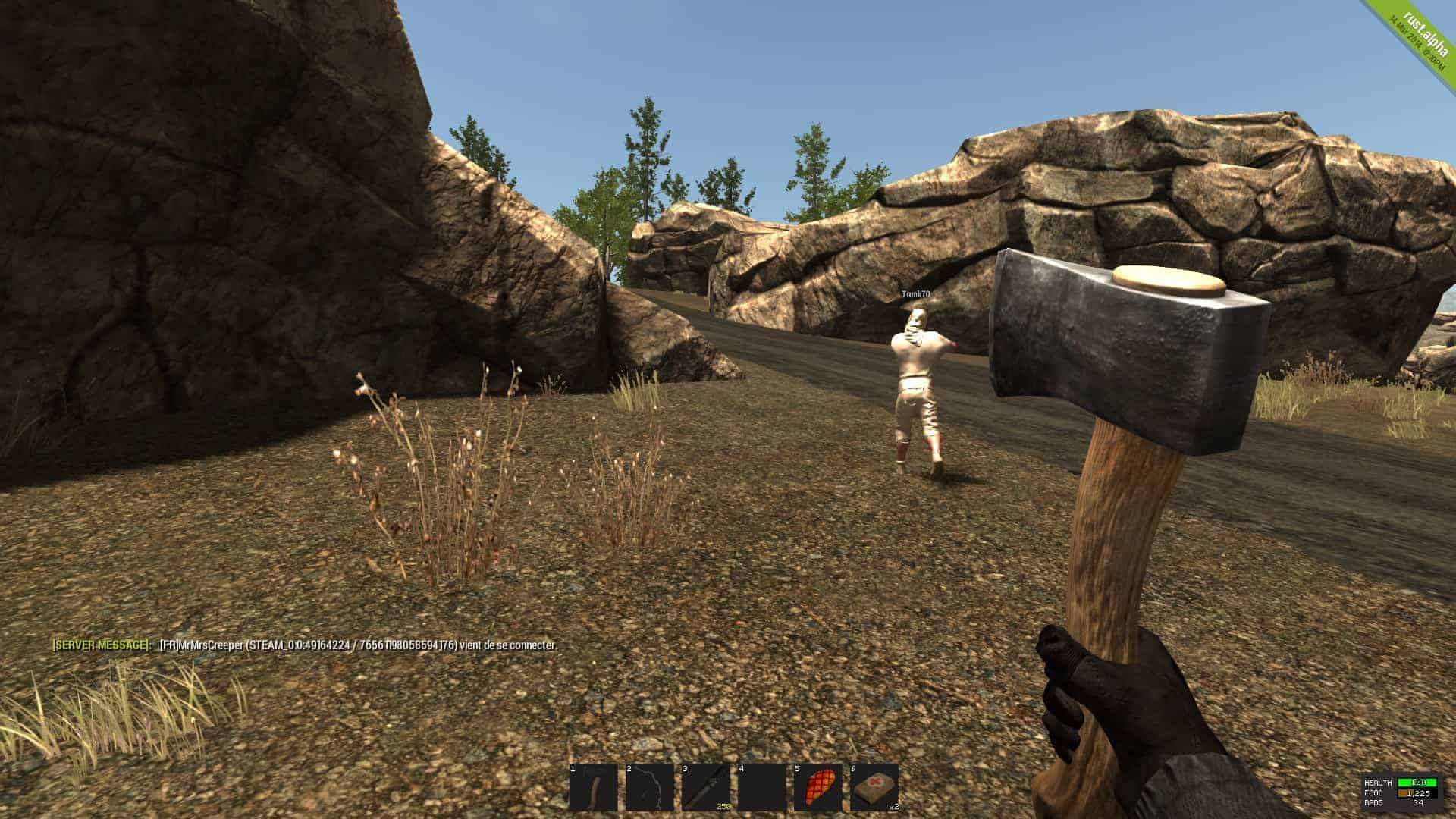
Task: Use the medkit with the red cross
Action: click(874, 787)
